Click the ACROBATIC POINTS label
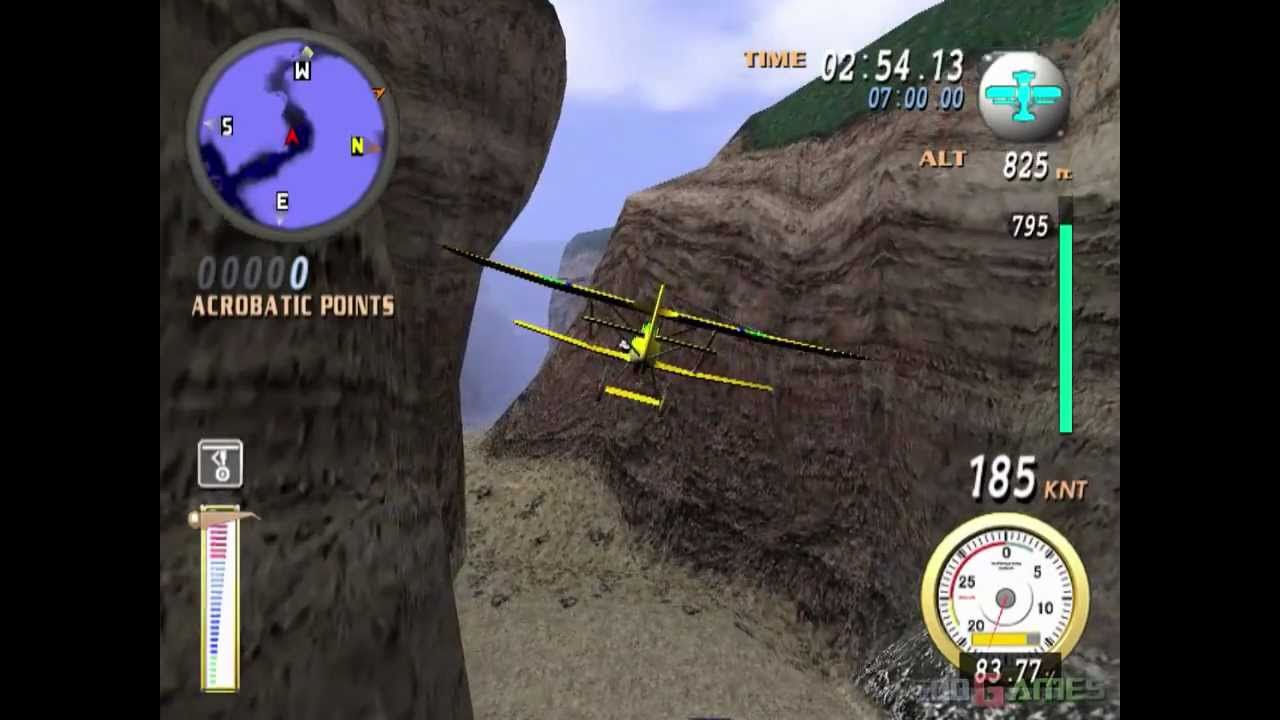 292,307
